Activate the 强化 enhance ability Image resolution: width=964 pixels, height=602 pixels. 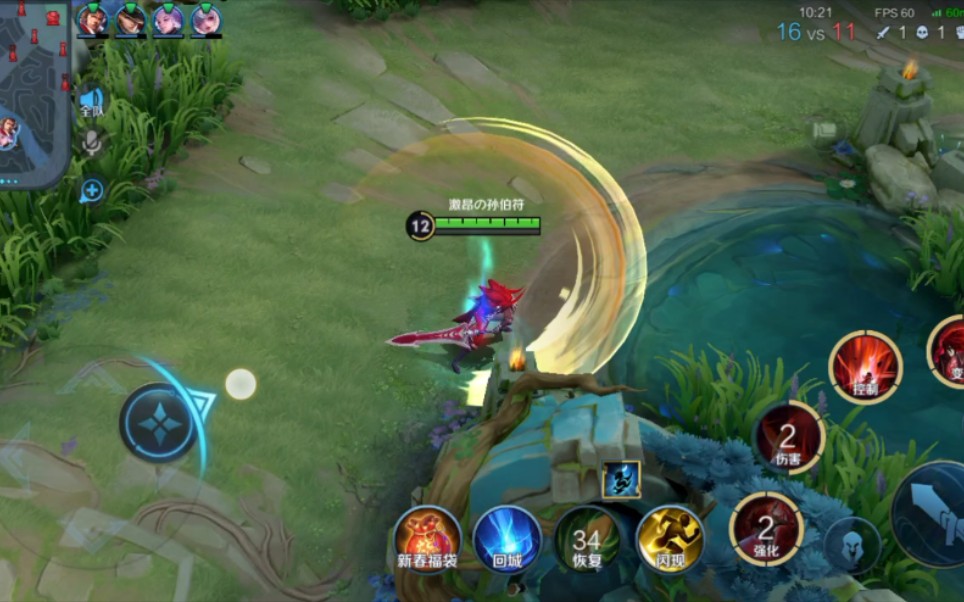[x=766, y=529]
